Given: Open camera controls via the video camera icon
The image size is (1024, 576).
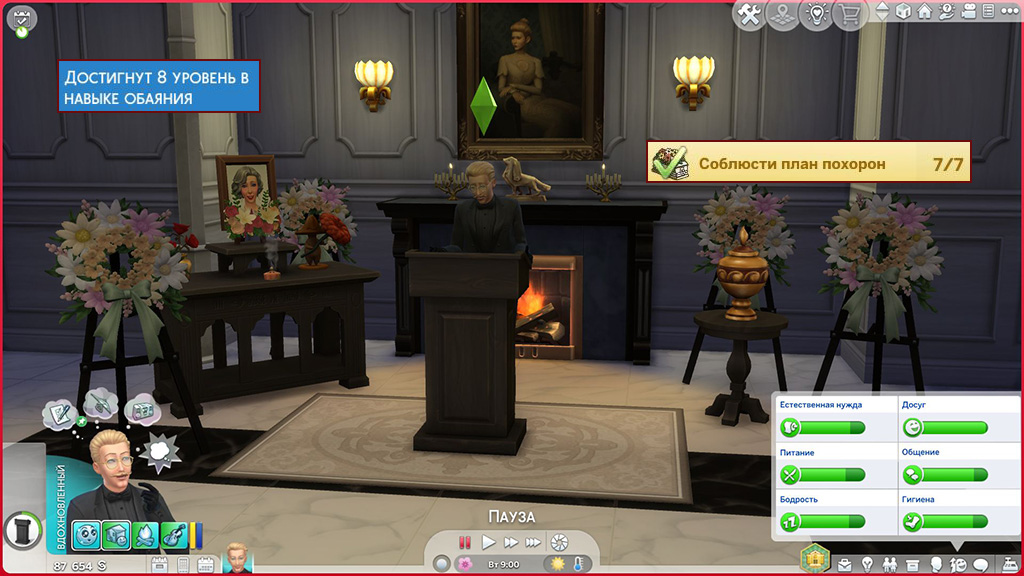Looking at the screenshot, I should coord(966,12).
